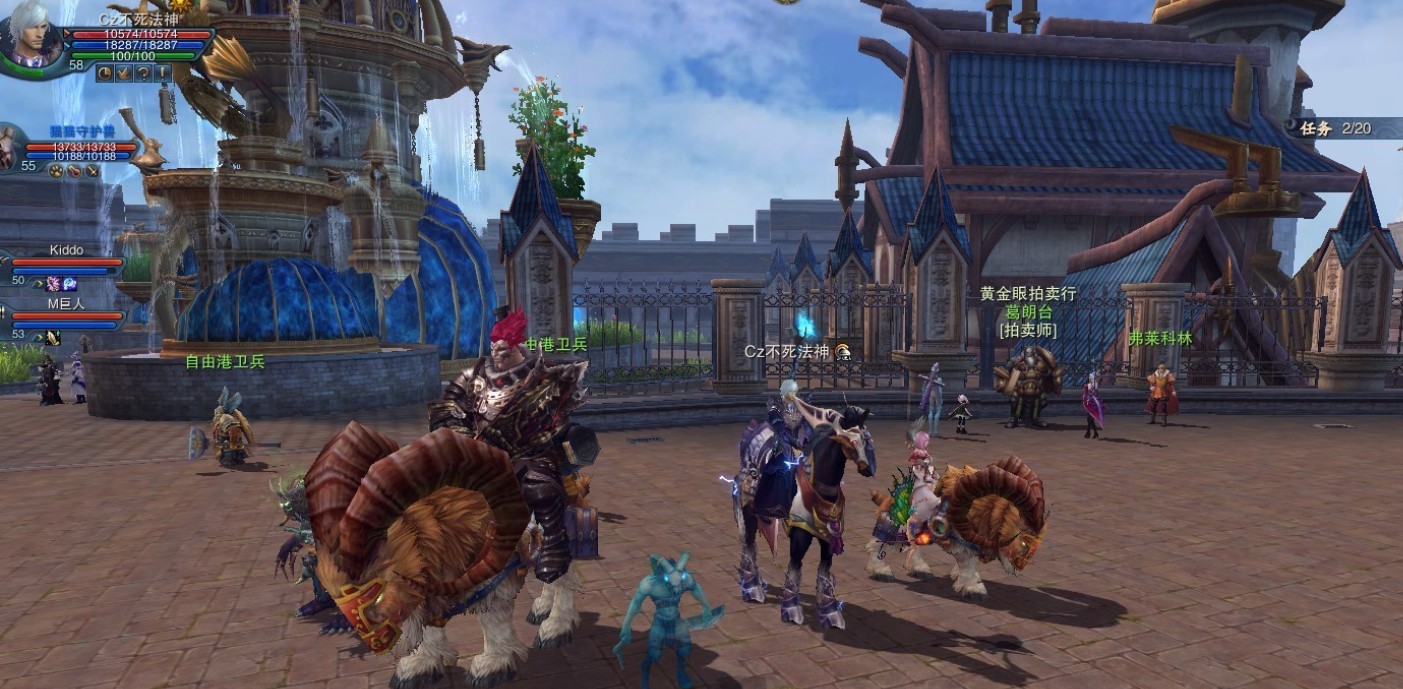Image resolution: width=1403 pixels, height=689 pixels.
Task: Click the checkmark icon under player bars
Action: coord(123,73)
